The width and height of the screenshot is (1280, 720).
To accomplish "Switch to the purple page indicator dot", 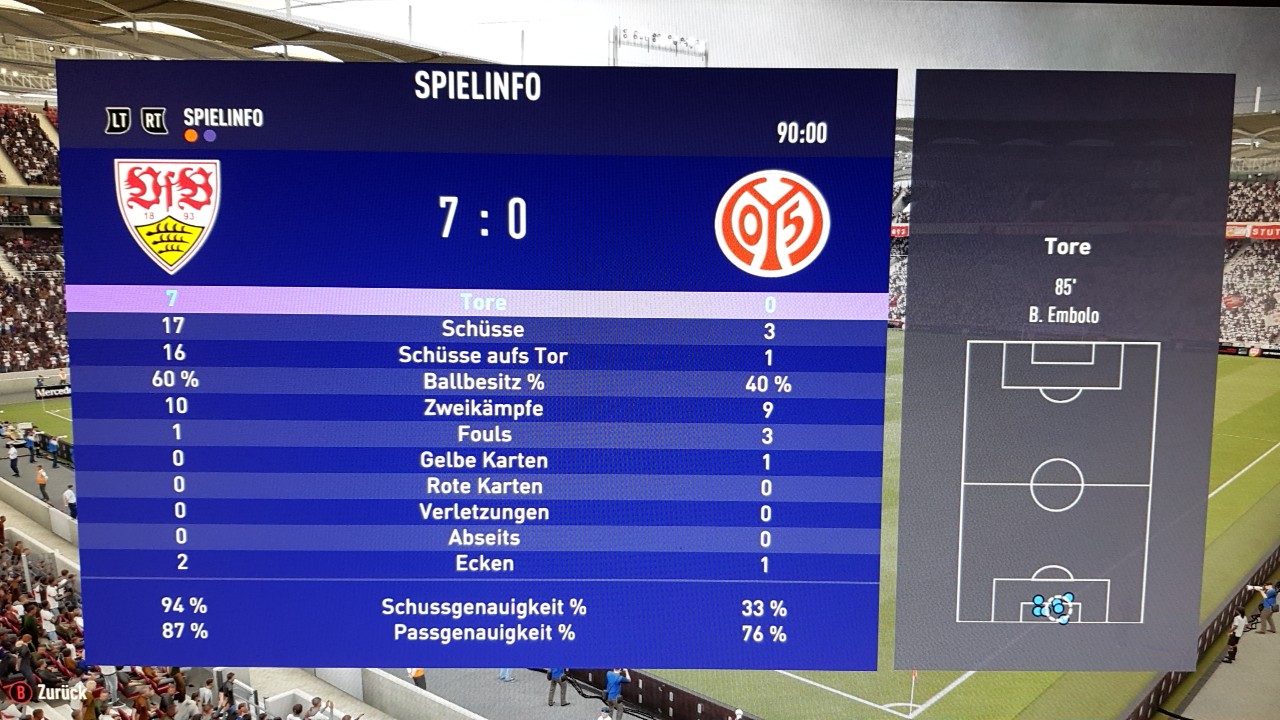I will 210,136.
